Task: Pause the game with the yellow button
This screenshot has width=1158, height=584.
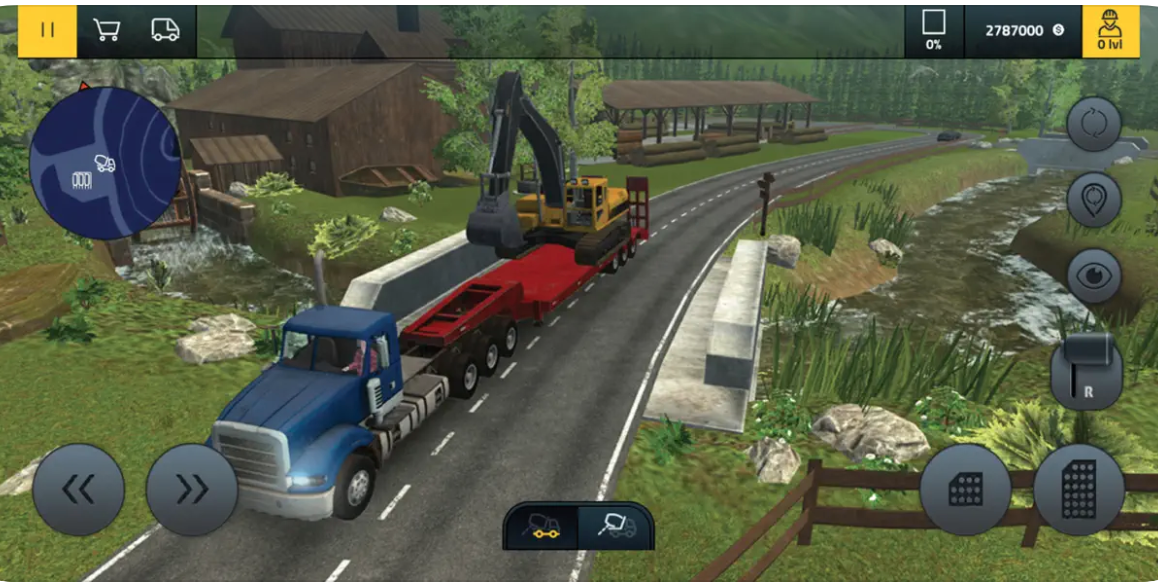Action: click(x=47, y=31)
